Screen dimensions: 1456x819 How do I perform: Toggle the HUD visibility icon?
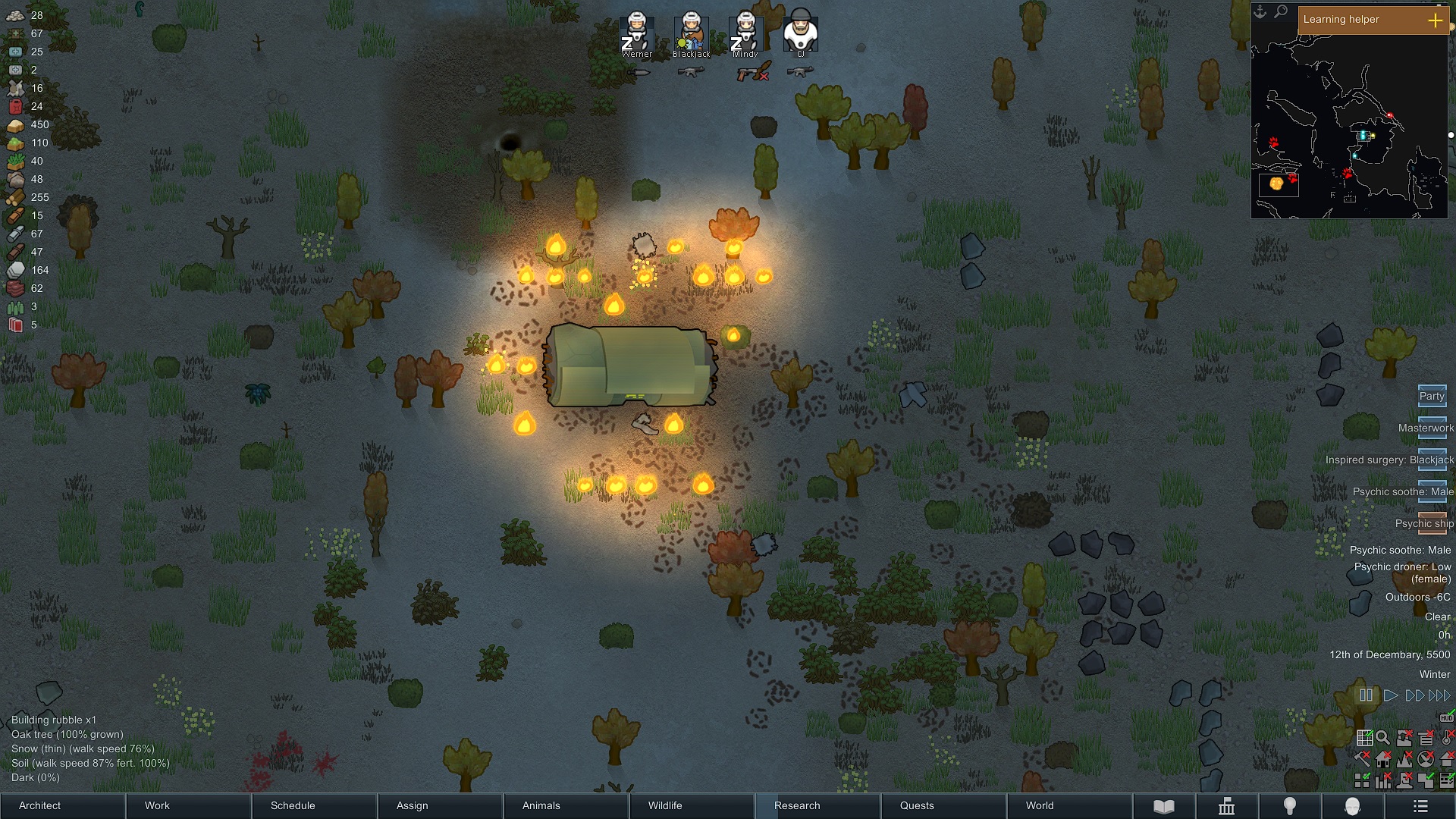[1446, 717]
